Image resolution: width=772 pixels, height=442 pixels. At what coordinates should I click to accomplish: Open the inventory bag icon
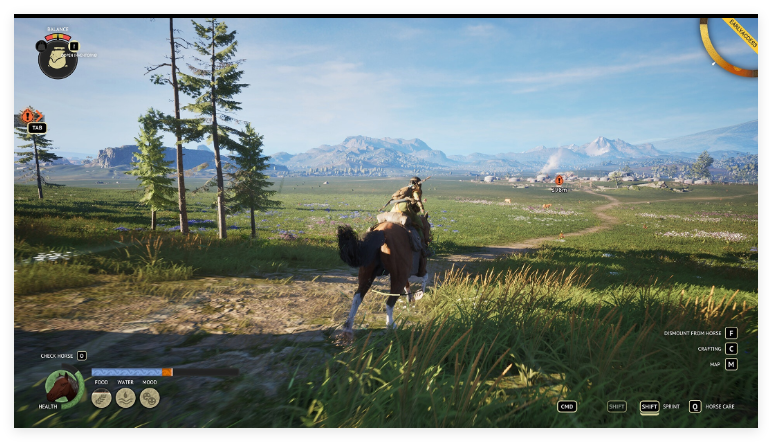tap(56, 60)
